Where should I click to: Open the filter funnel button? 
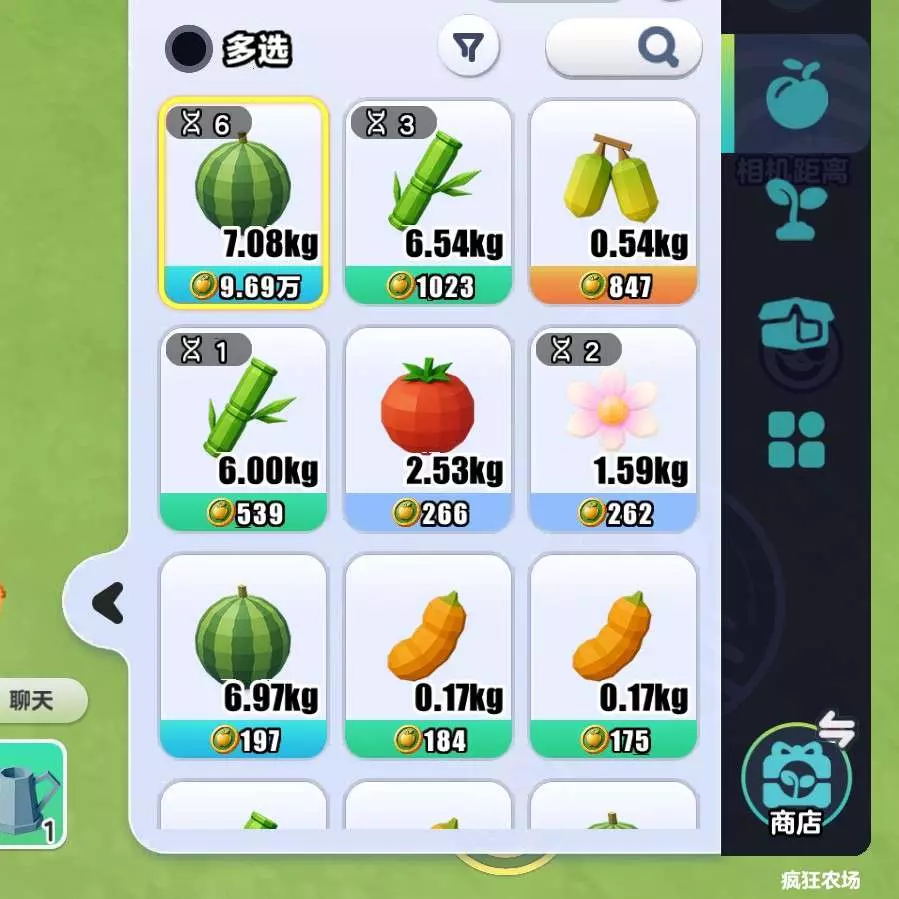[468, 47]
